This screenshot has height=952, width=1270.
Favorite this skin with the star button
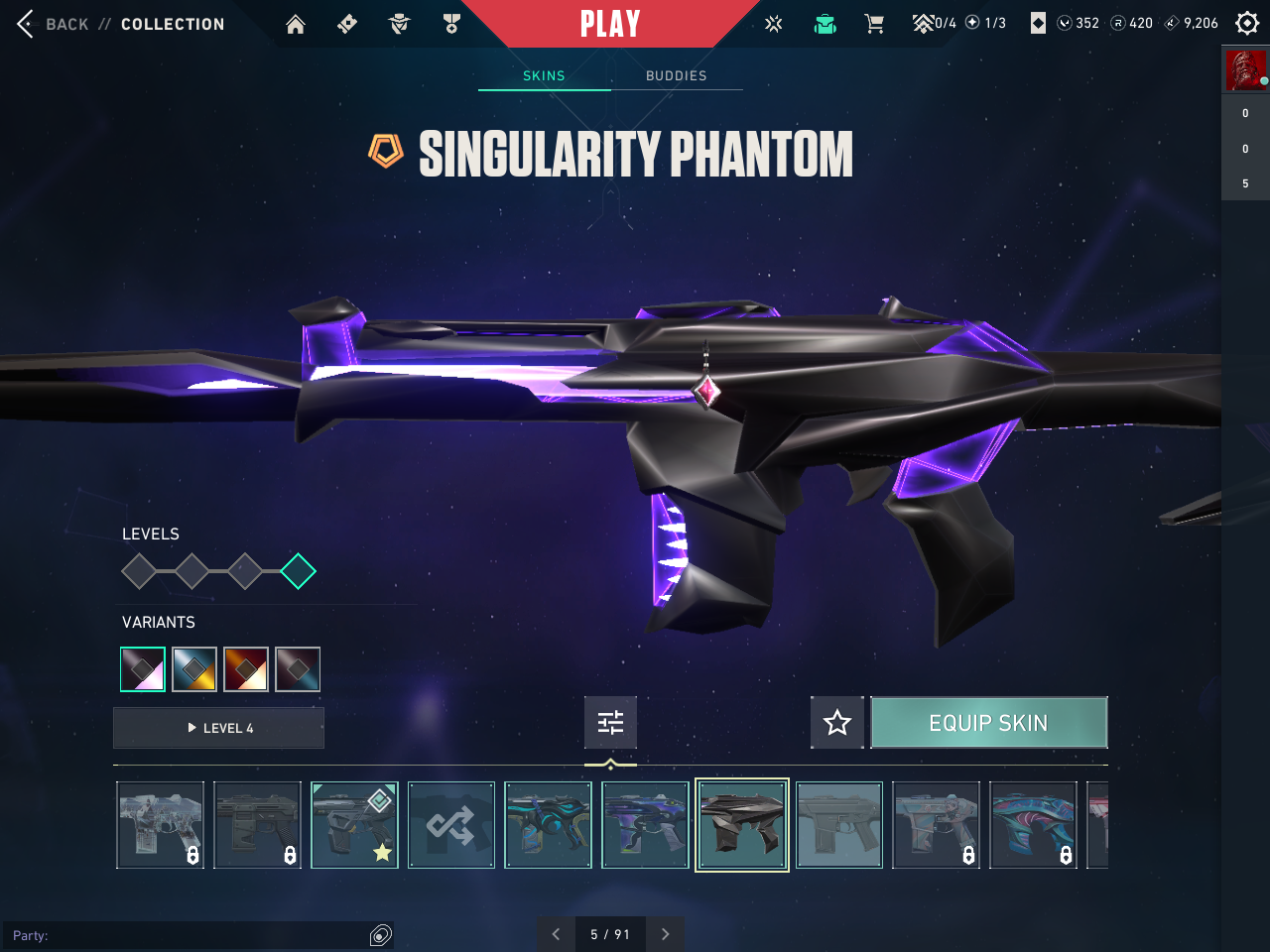[x=837, y=723]
